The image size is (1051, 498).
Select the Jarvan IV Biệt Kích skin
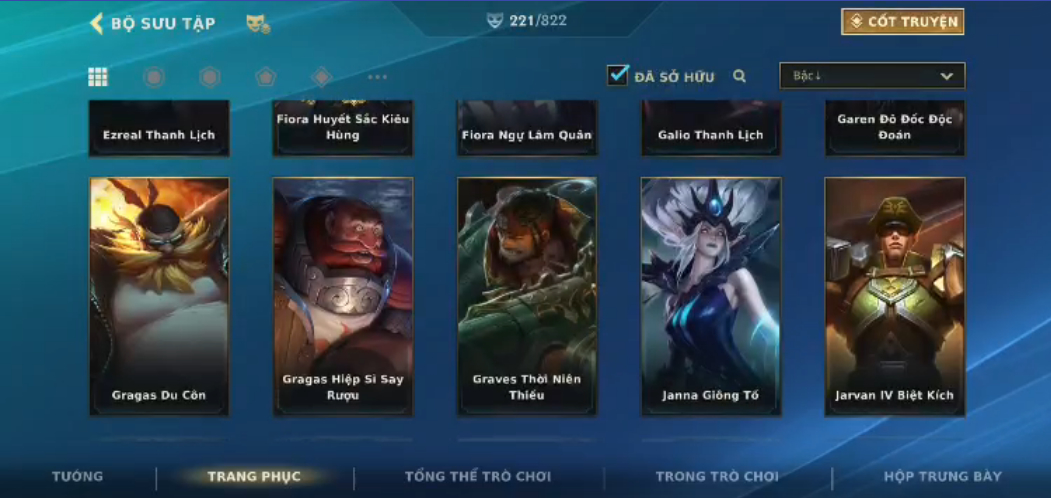click(x=895, y=296)
